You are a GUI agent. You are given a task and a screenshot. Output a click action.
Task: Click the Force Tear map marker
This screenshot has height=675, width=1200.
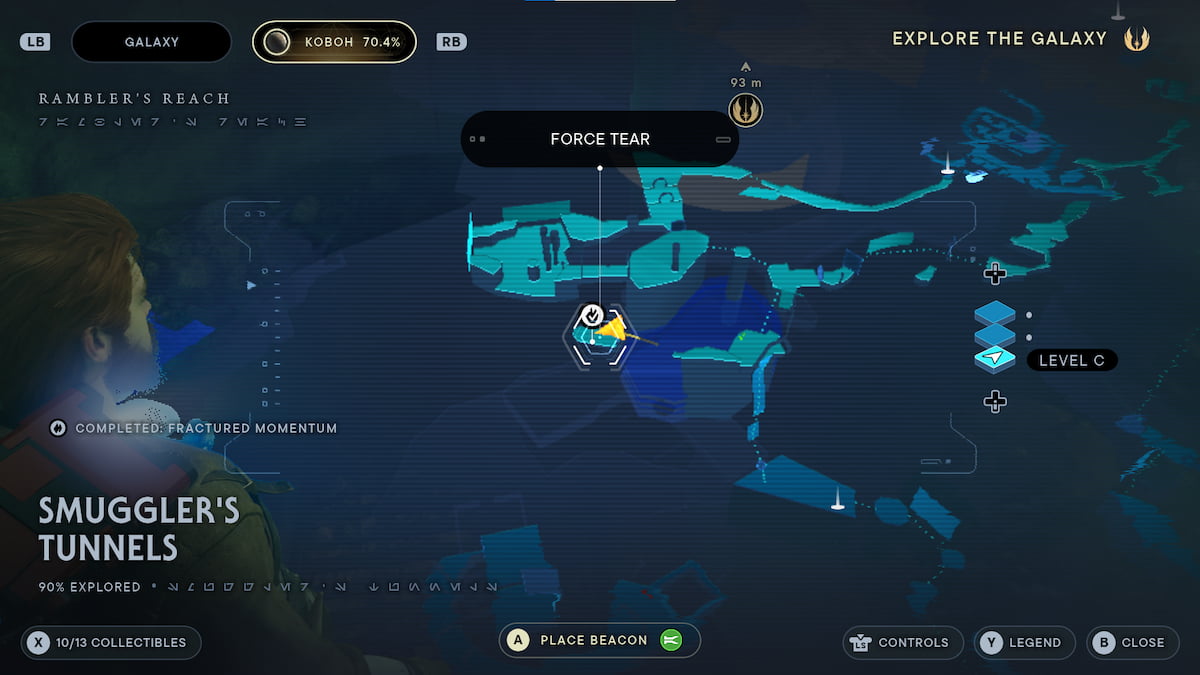tap(592, 316)
